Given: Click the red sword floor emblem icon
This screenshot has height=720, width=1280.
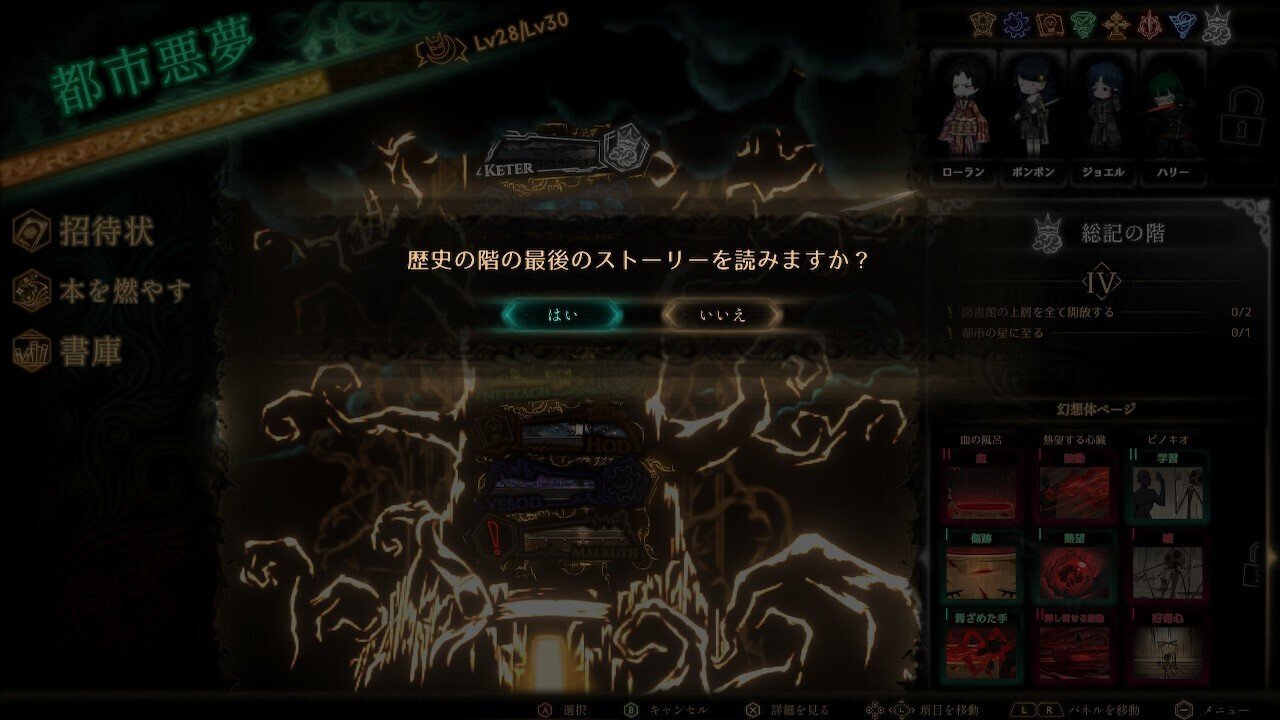Looking at the screenshot, I should point(1150,22).
